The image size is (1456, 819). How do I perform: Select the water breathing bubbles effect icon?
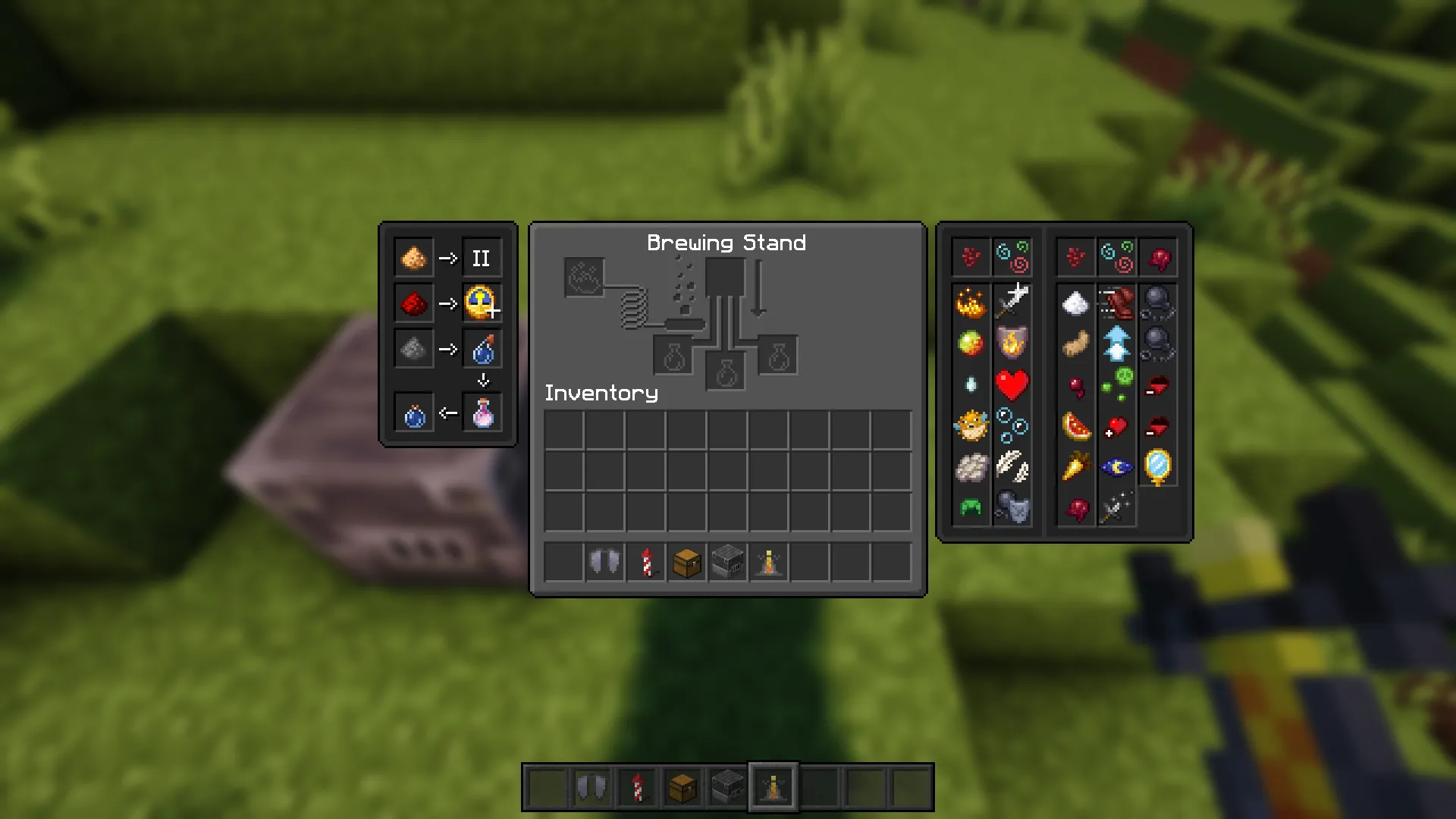click(1012, 426)
